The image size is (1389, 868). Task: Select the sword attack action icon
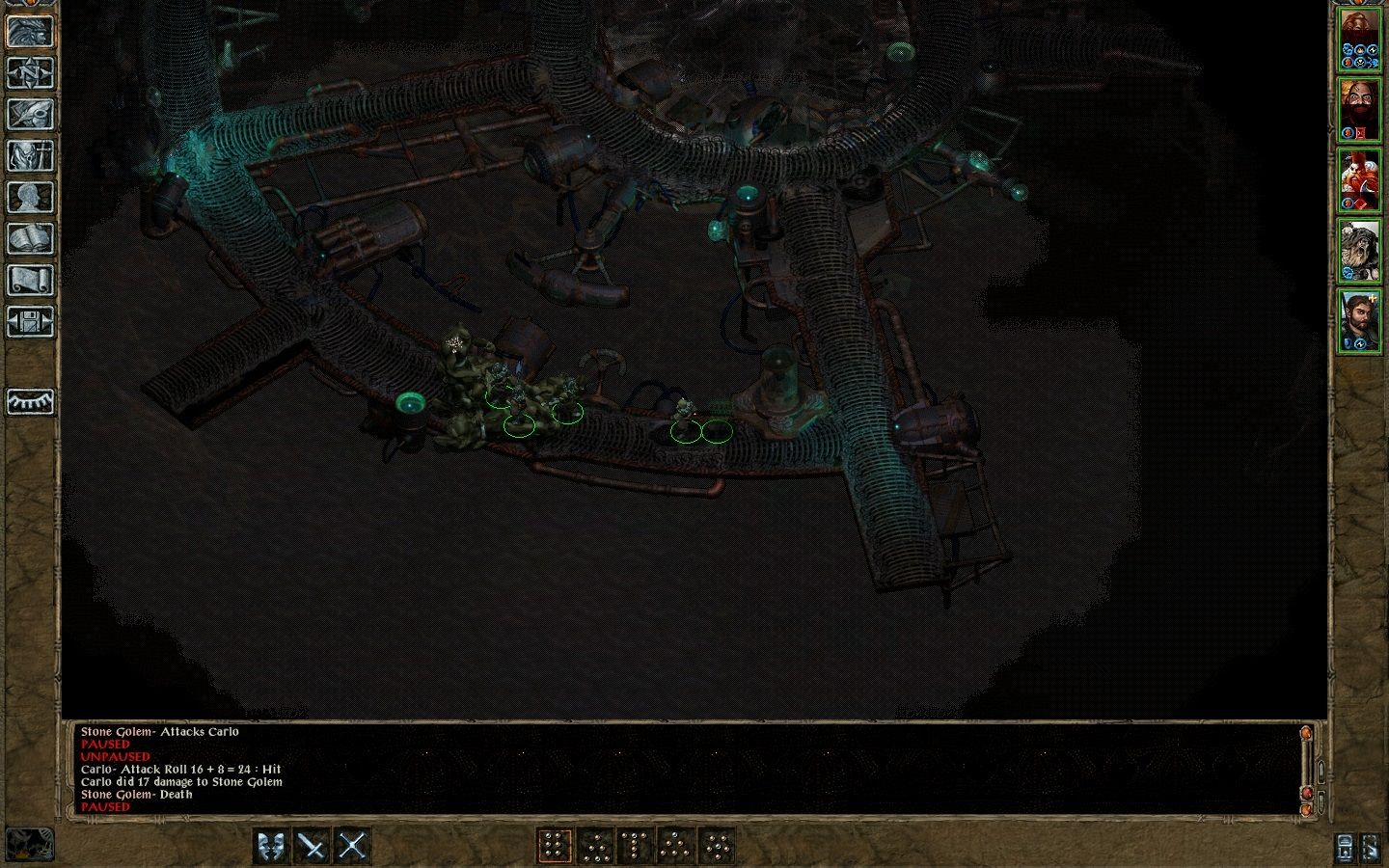(x=313, y=843)
